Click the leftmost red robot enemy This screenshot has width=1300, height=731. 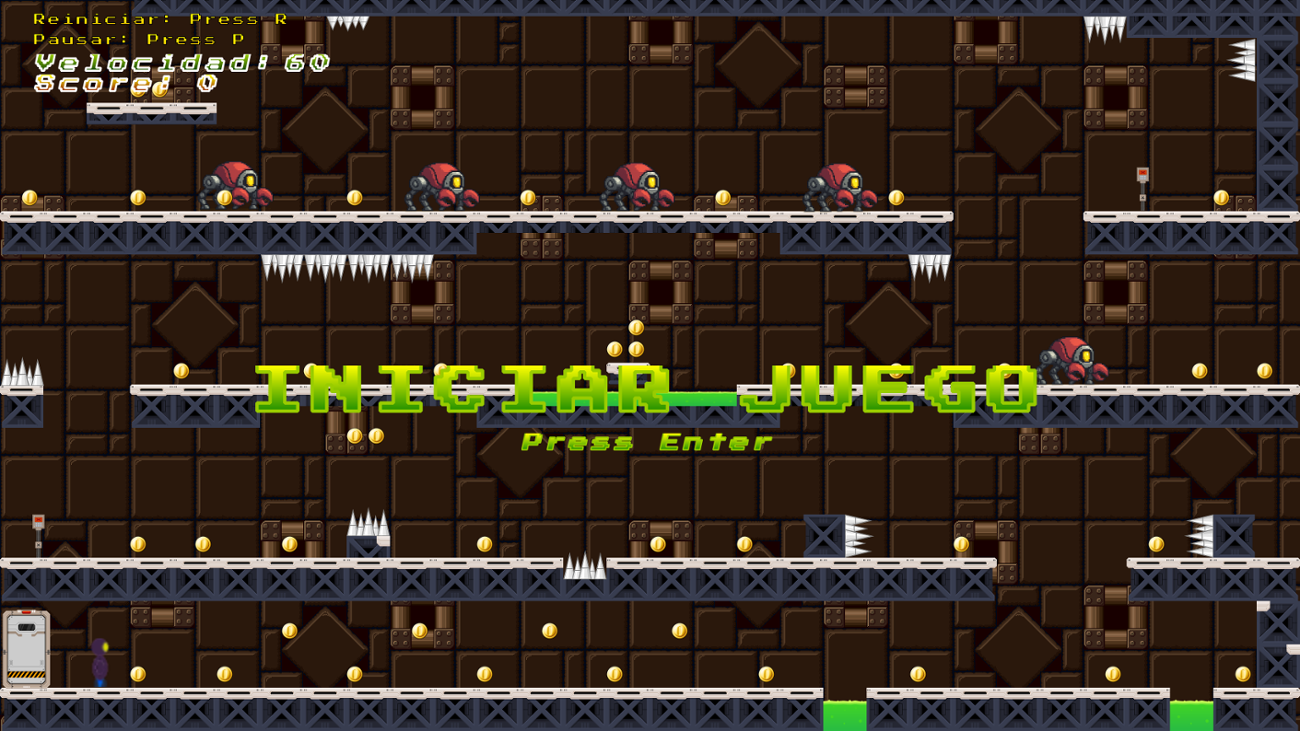(x=235, y=185)
